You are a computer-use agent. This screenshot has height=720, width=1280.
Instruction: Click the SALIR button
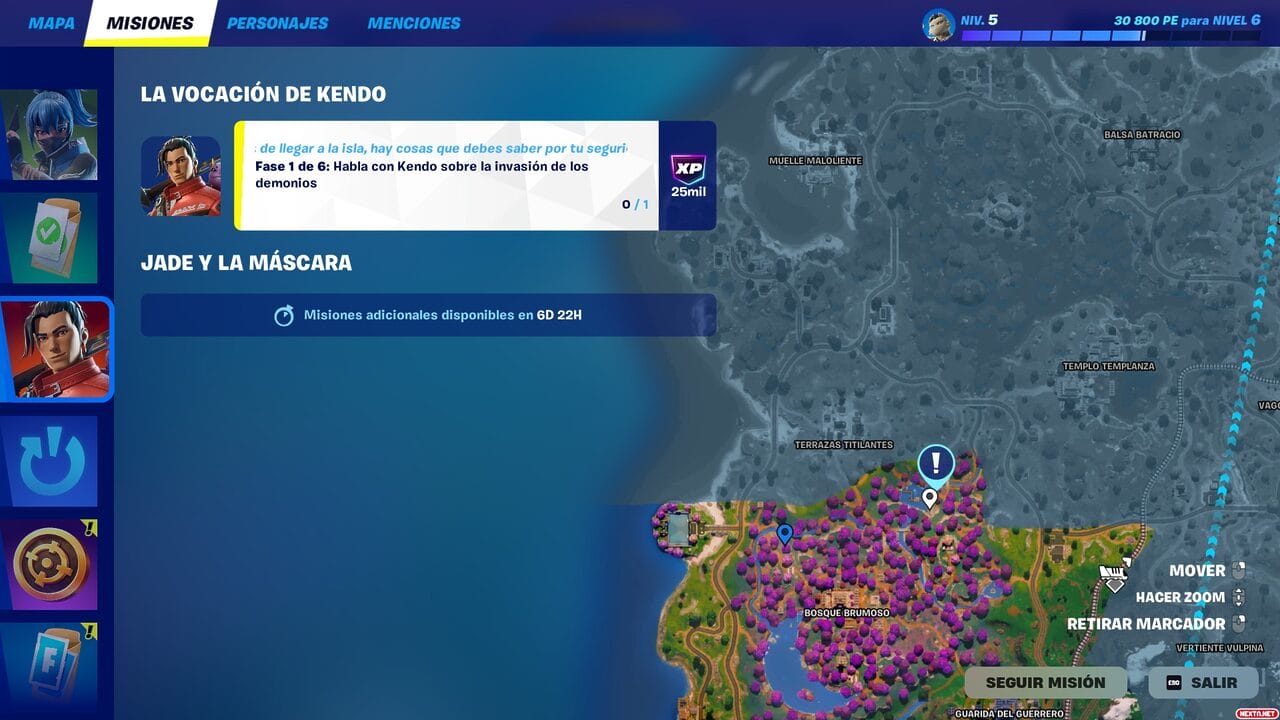pyautogui.click(x=1203, y=682)
